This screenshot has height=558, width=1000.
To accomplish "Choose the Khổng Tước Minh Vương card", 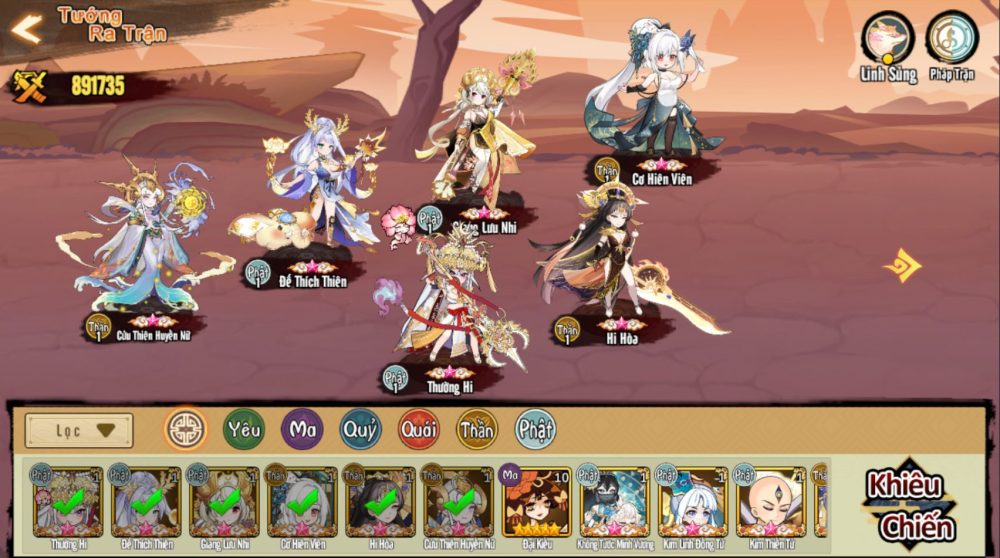I will (614, 501).
